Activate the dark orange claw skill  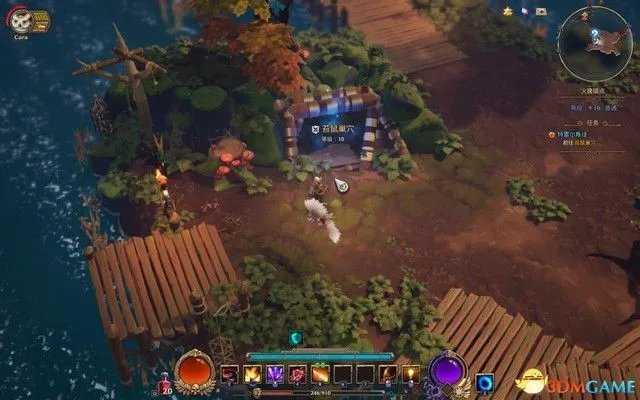(387, 374)
